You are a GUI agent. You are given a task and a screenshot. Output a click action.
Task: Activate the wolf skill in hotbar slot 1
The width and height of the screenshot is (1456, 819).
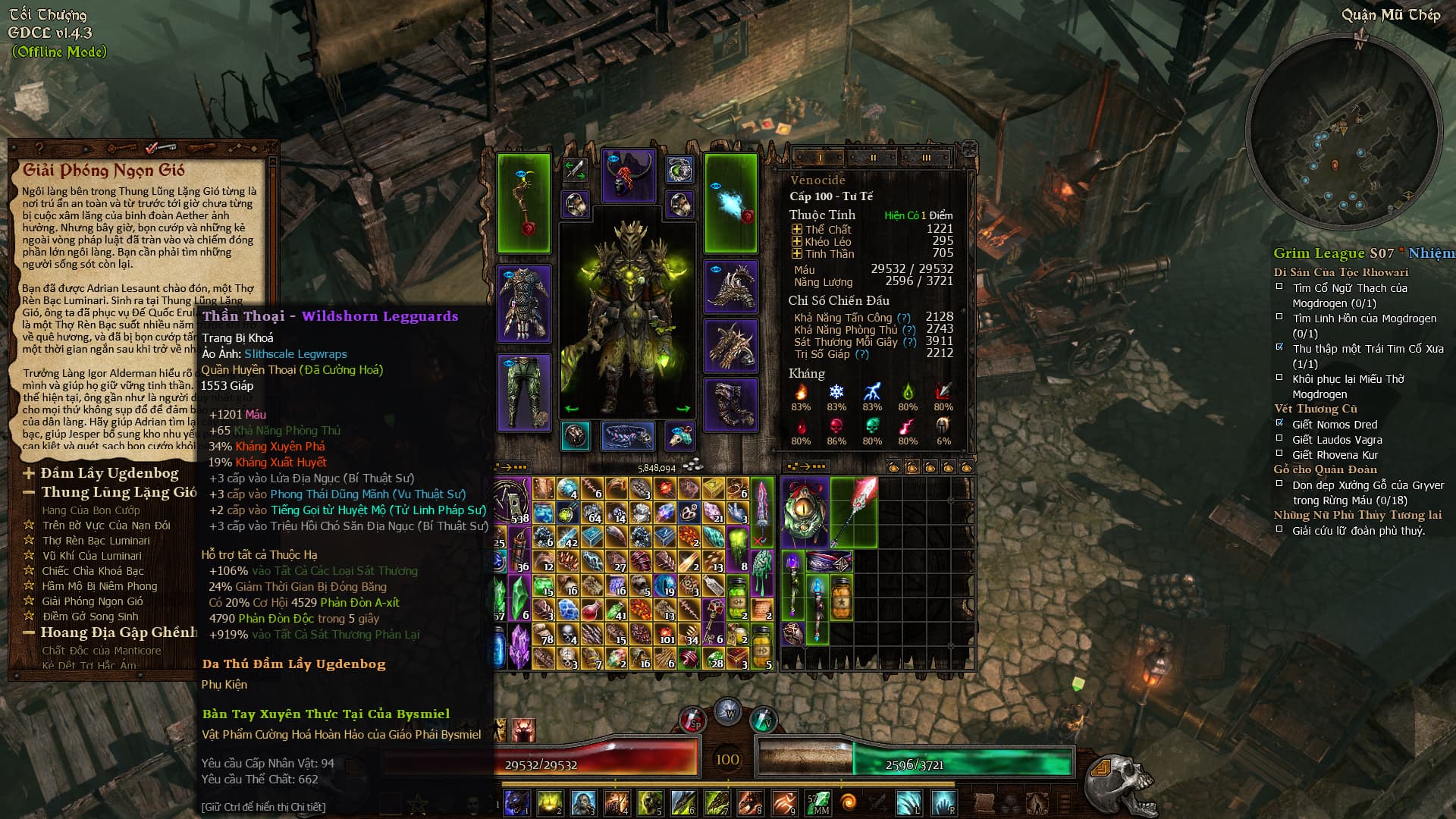pyautogui.click(x=517, y=802)
